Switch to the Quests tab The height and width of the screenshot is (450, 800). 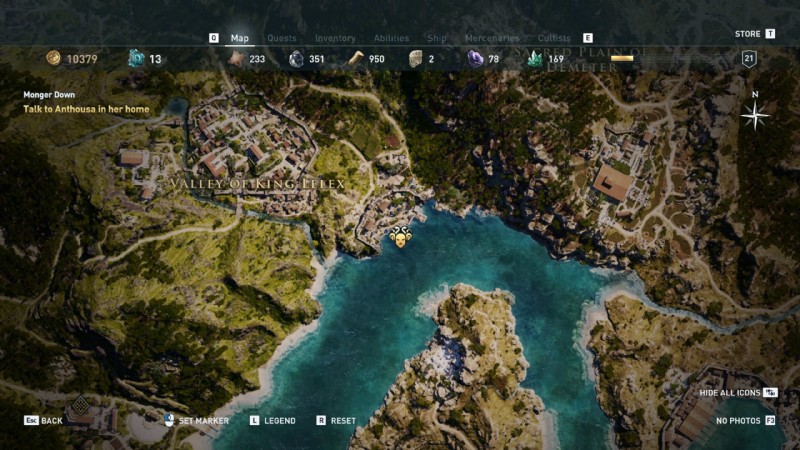point(281,38)
